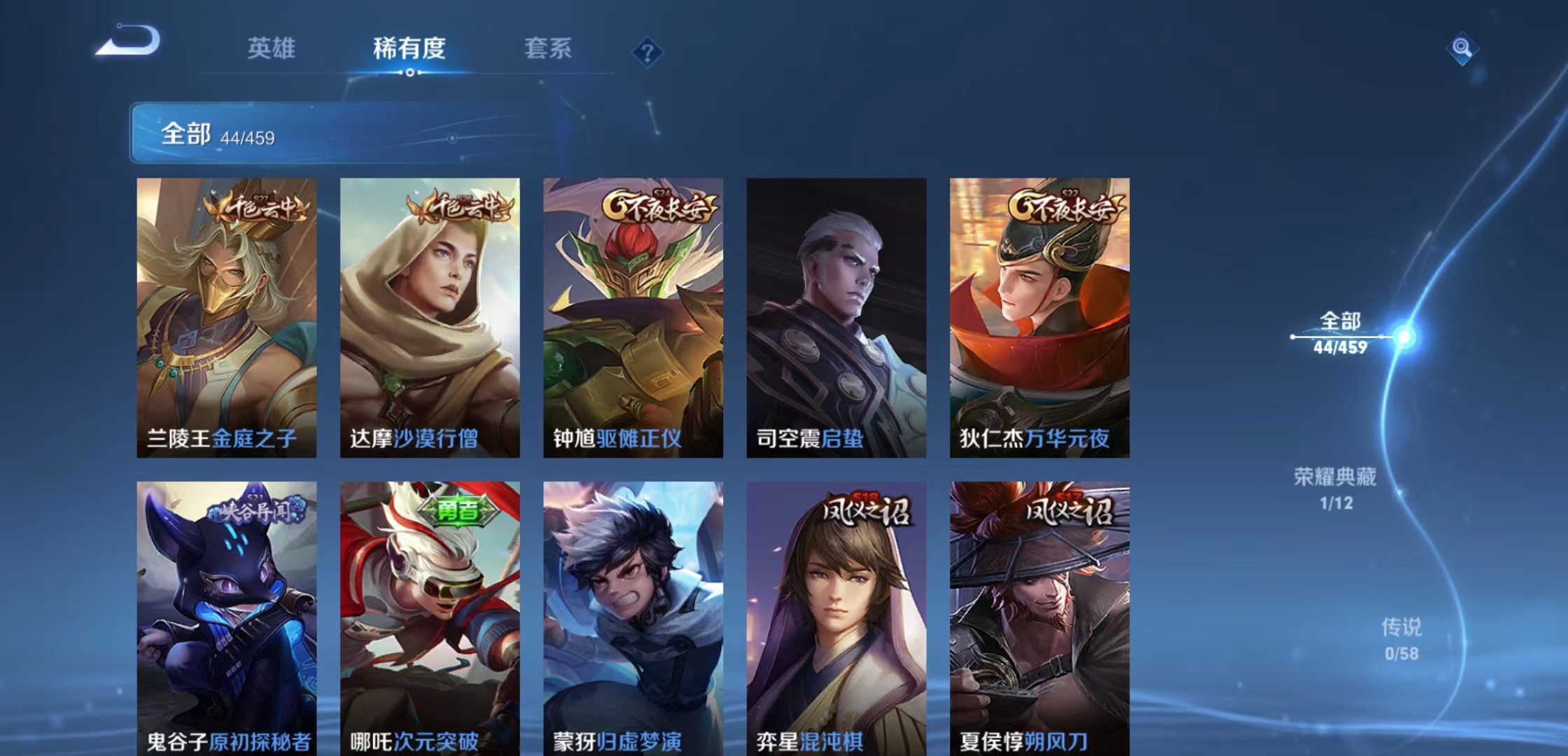Click the question mark help icon
Image resolution: width=1568 pixels, height=756 pixels.
(647, 50)
